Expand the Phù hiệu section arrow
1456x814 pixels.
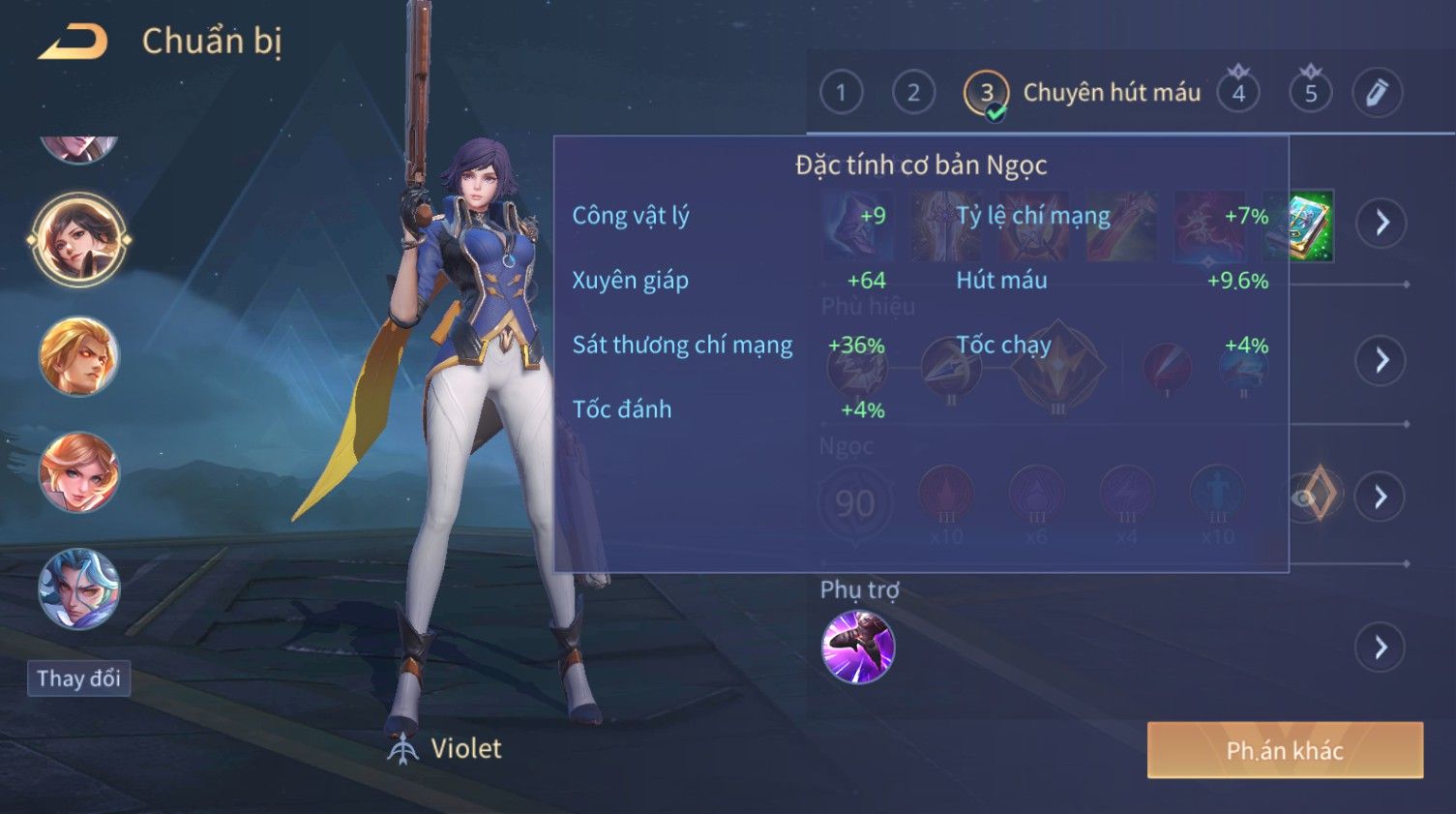click(x=1382, y=361)
